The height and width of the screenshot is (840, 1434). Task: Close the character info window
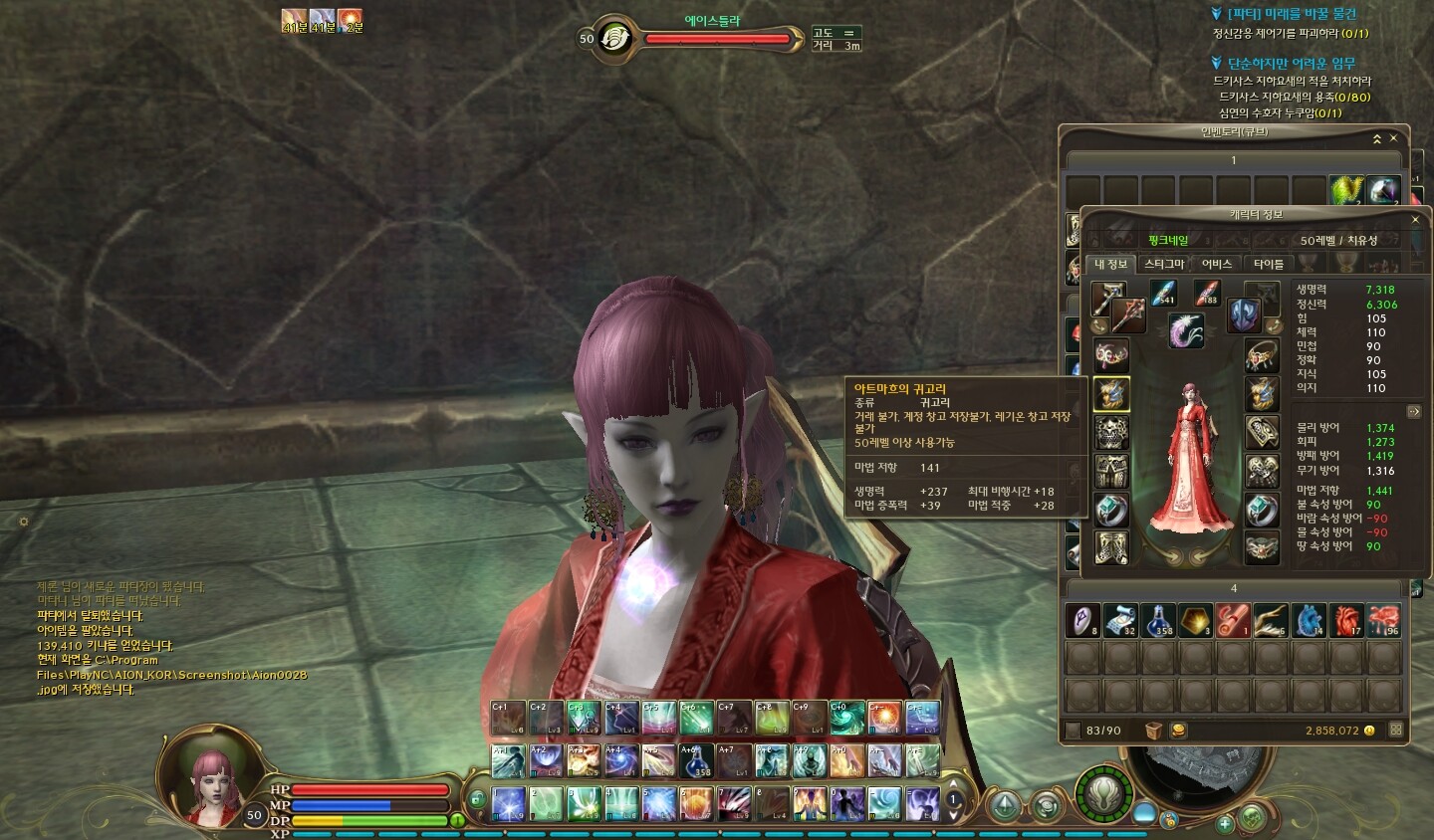[x=1415, y=219]
